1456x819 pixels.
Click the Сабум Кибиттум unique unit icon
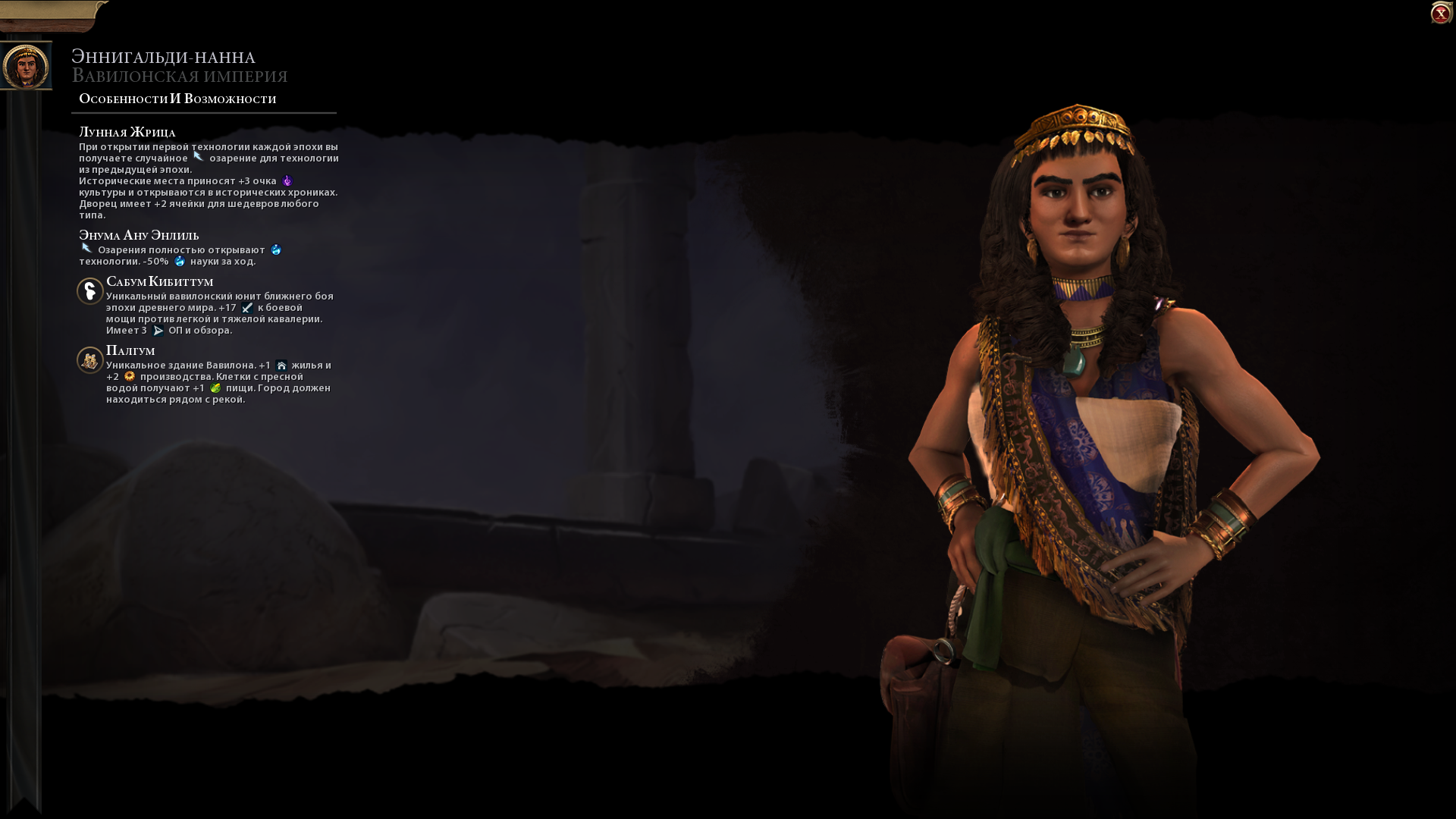pyautogui.click(x=89, y=292)
